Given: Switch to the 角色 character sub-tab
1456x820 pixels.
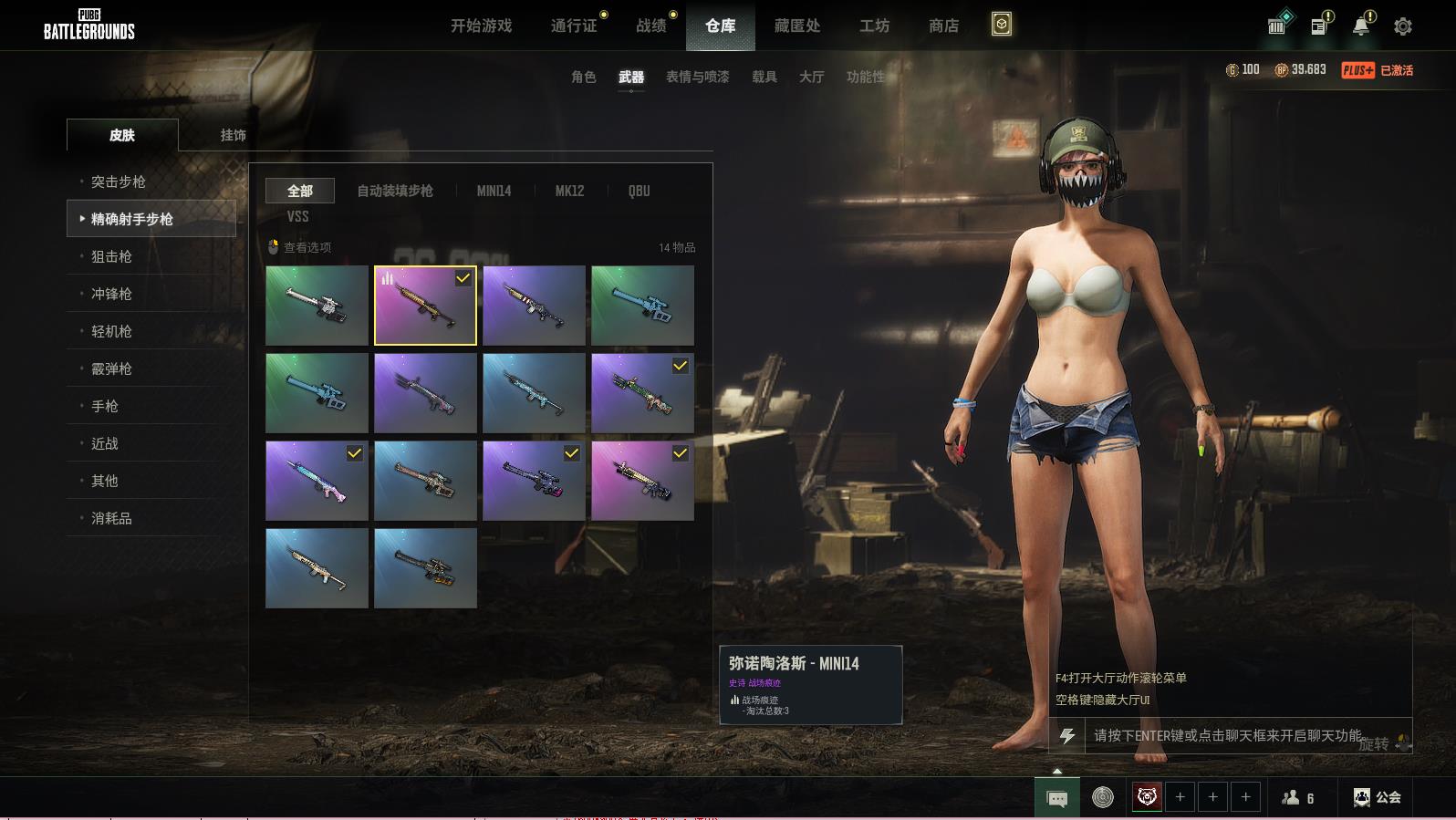Looking at the screenshot, I should (x=584, y=77).
